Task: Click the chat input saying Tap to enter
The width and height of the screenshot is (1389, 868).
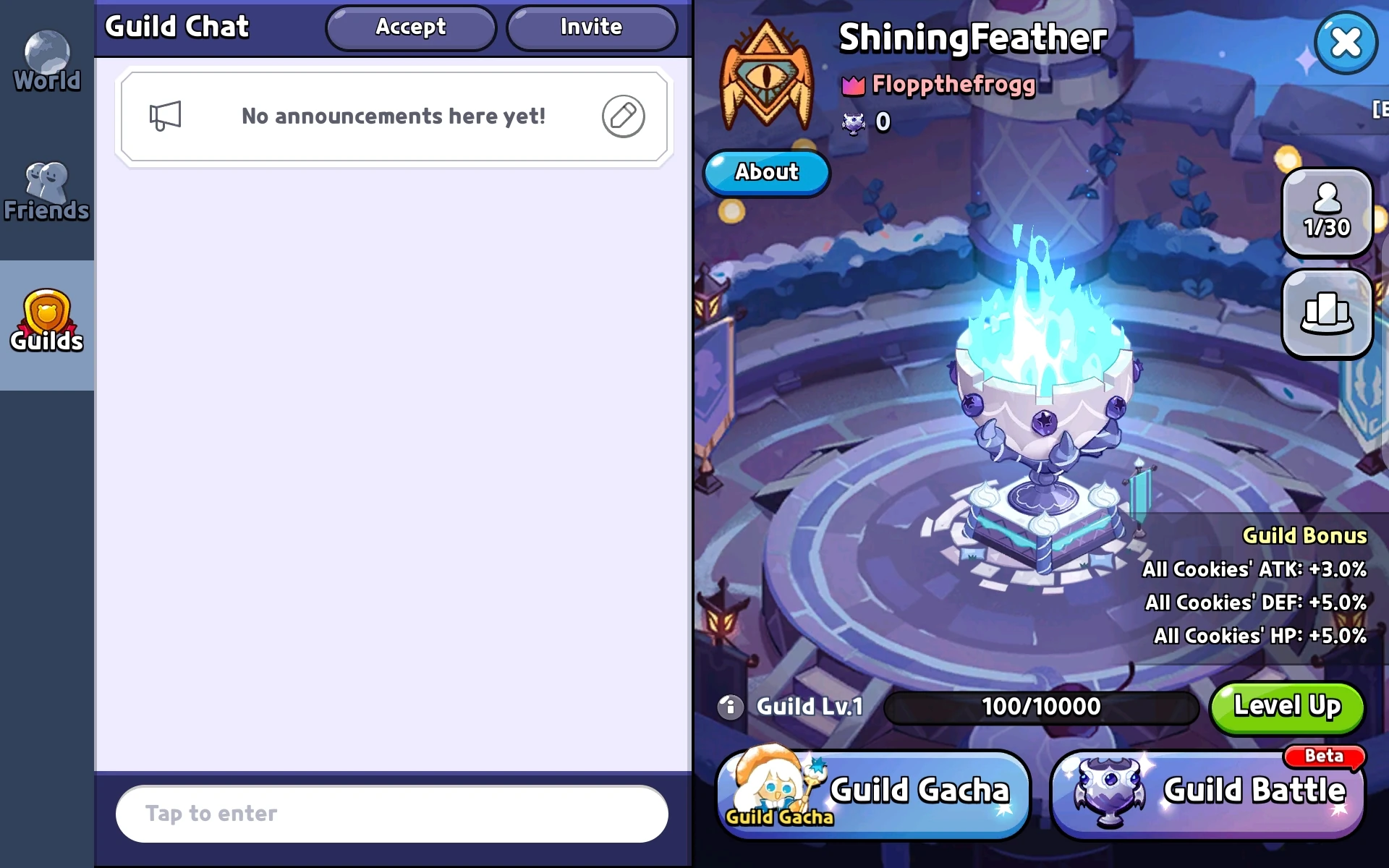Action: point(391,813)
